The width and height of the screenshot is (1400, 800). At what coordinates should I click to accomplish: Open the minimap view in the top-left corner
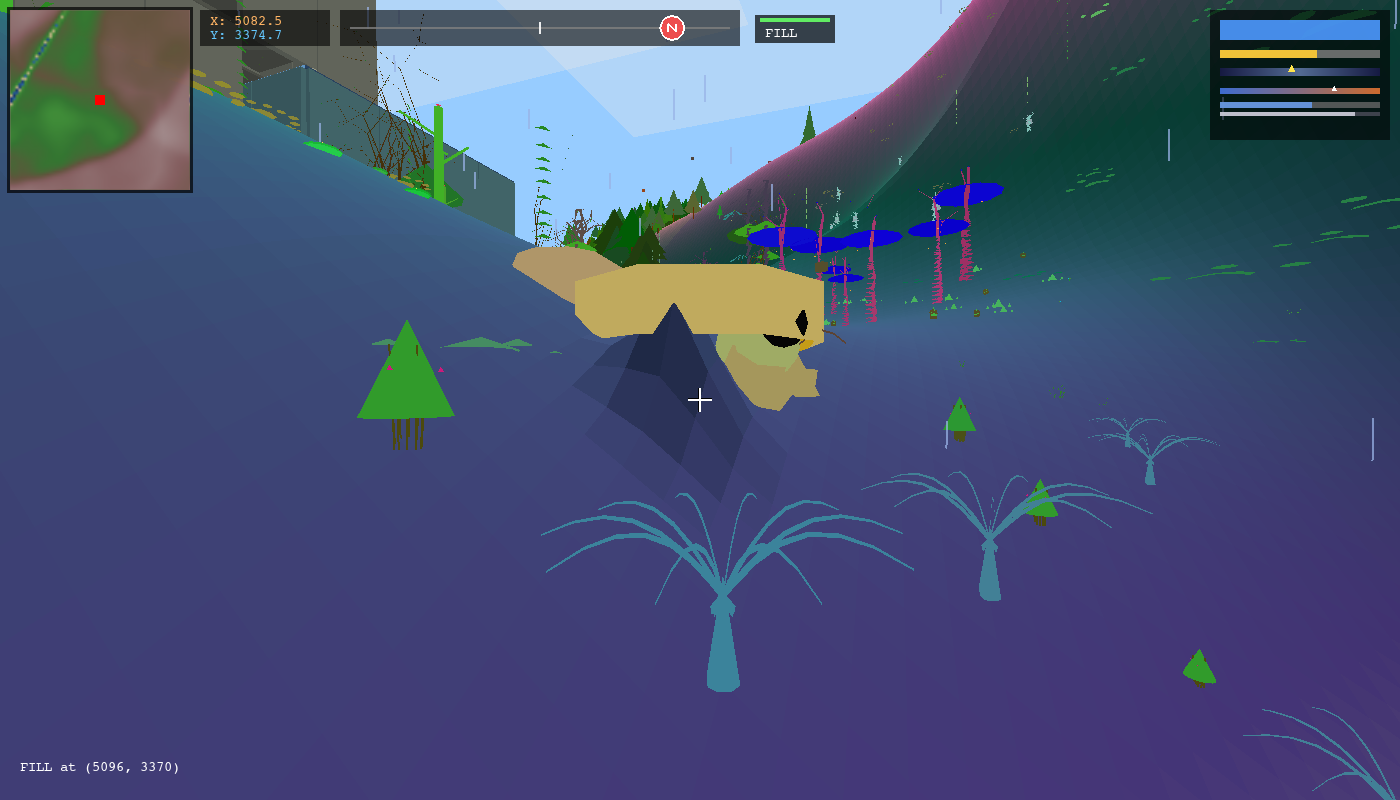[x=98, y=100]
